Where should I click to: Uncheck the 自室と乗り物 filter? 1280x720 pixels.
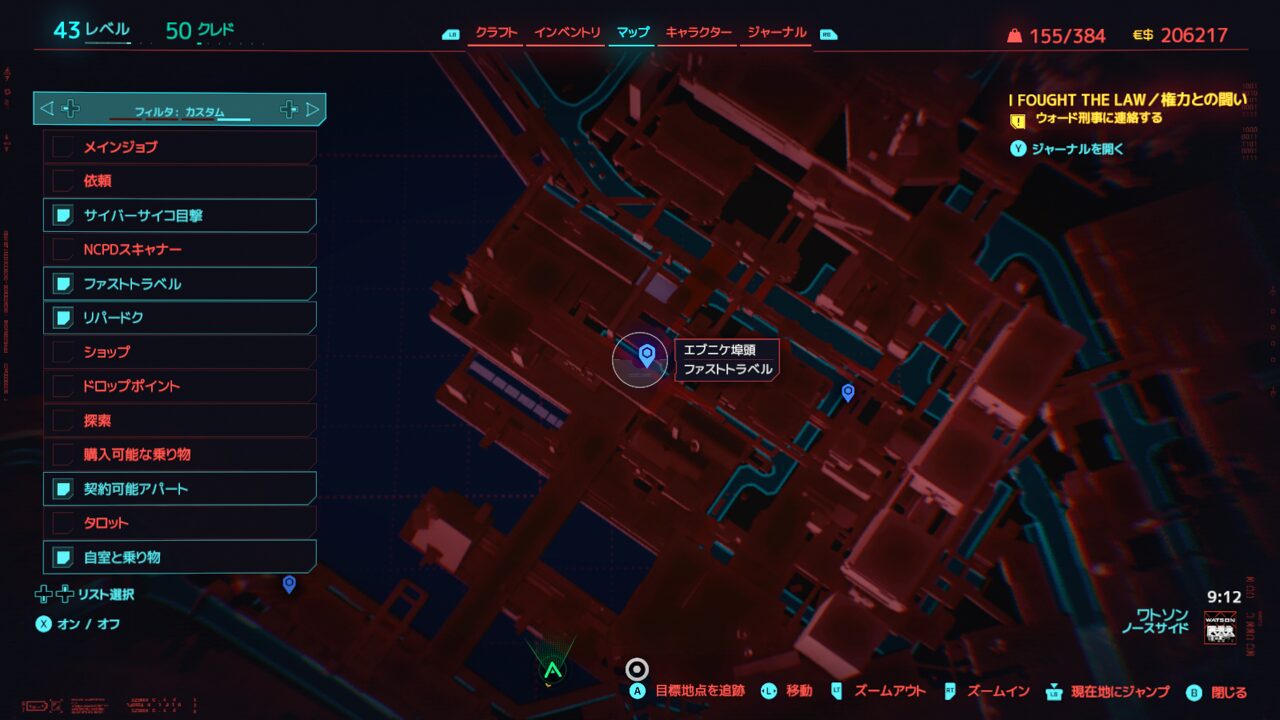[x=180, y=557]
